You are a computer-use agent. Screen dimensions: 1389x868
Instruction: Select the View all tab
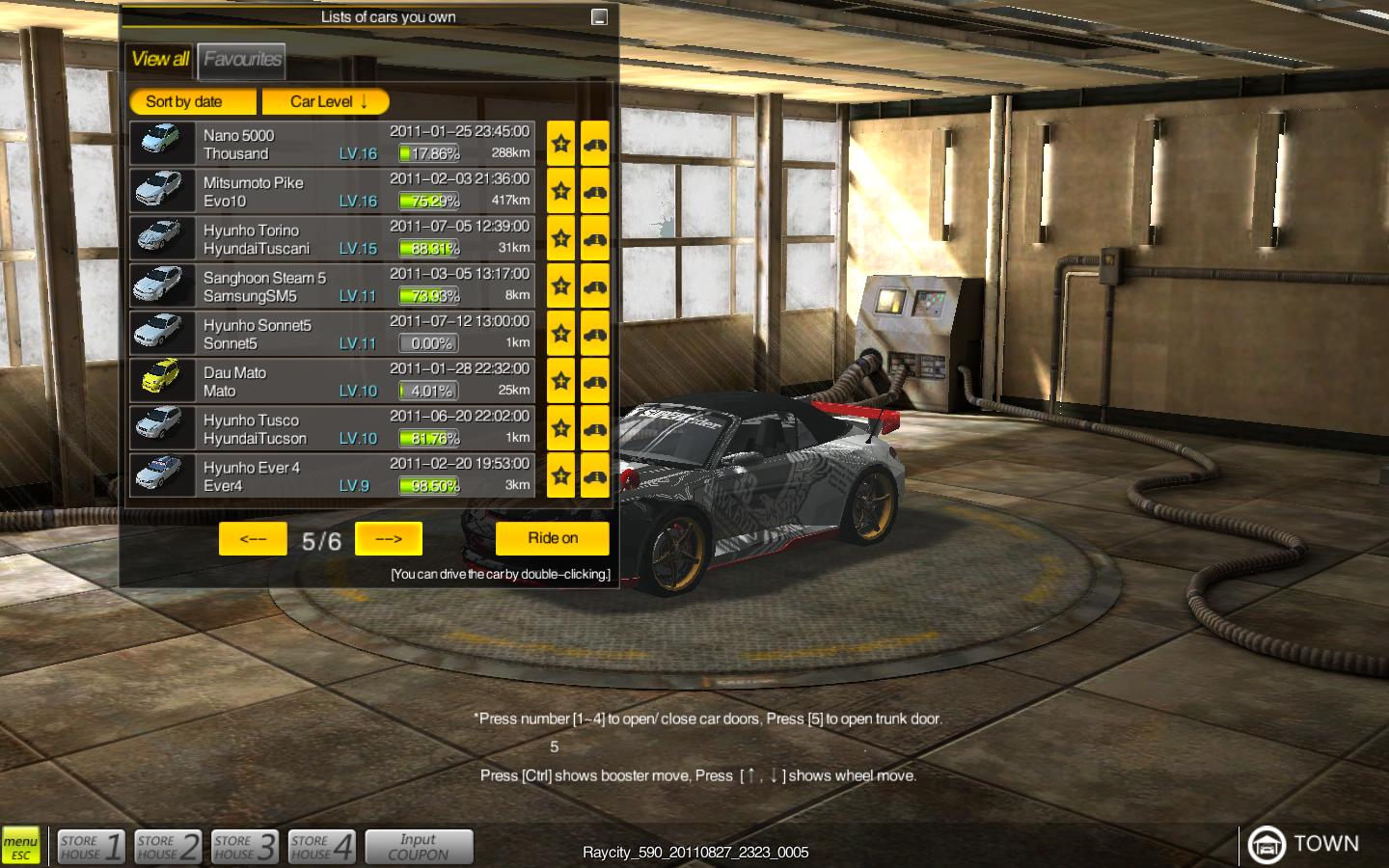160,60
